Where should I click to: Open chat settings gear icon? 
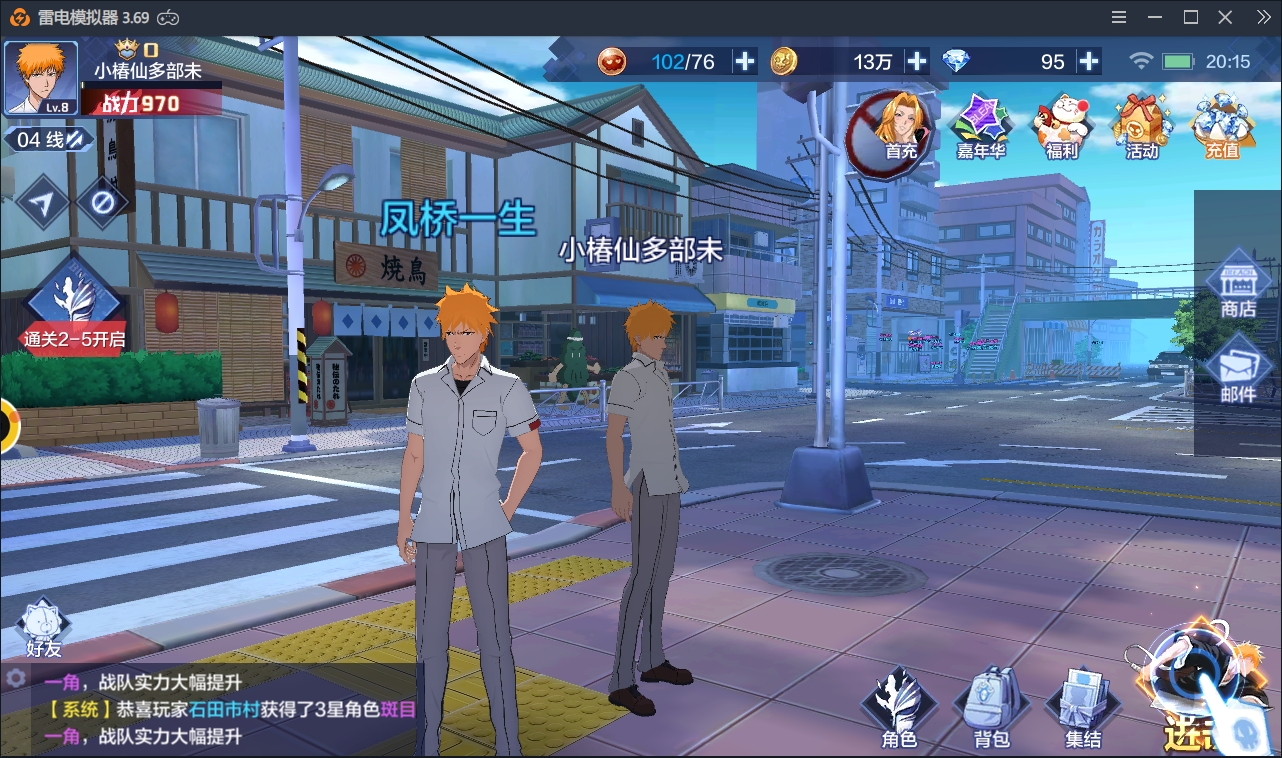tap(15, 678)
